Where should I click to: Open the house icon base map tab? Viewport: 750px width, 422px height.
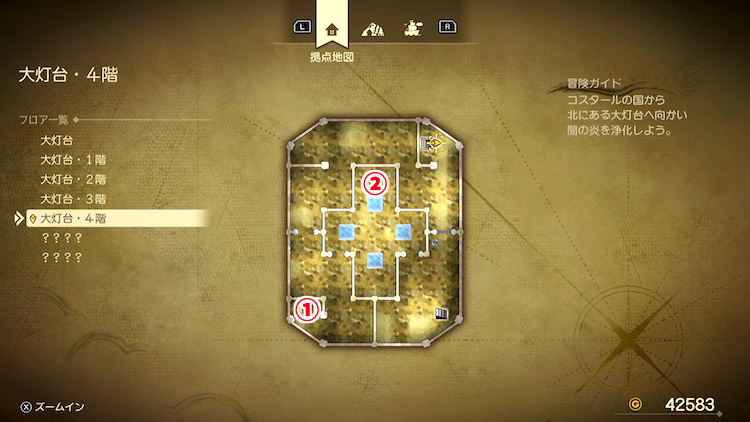[x=332, y=28]
